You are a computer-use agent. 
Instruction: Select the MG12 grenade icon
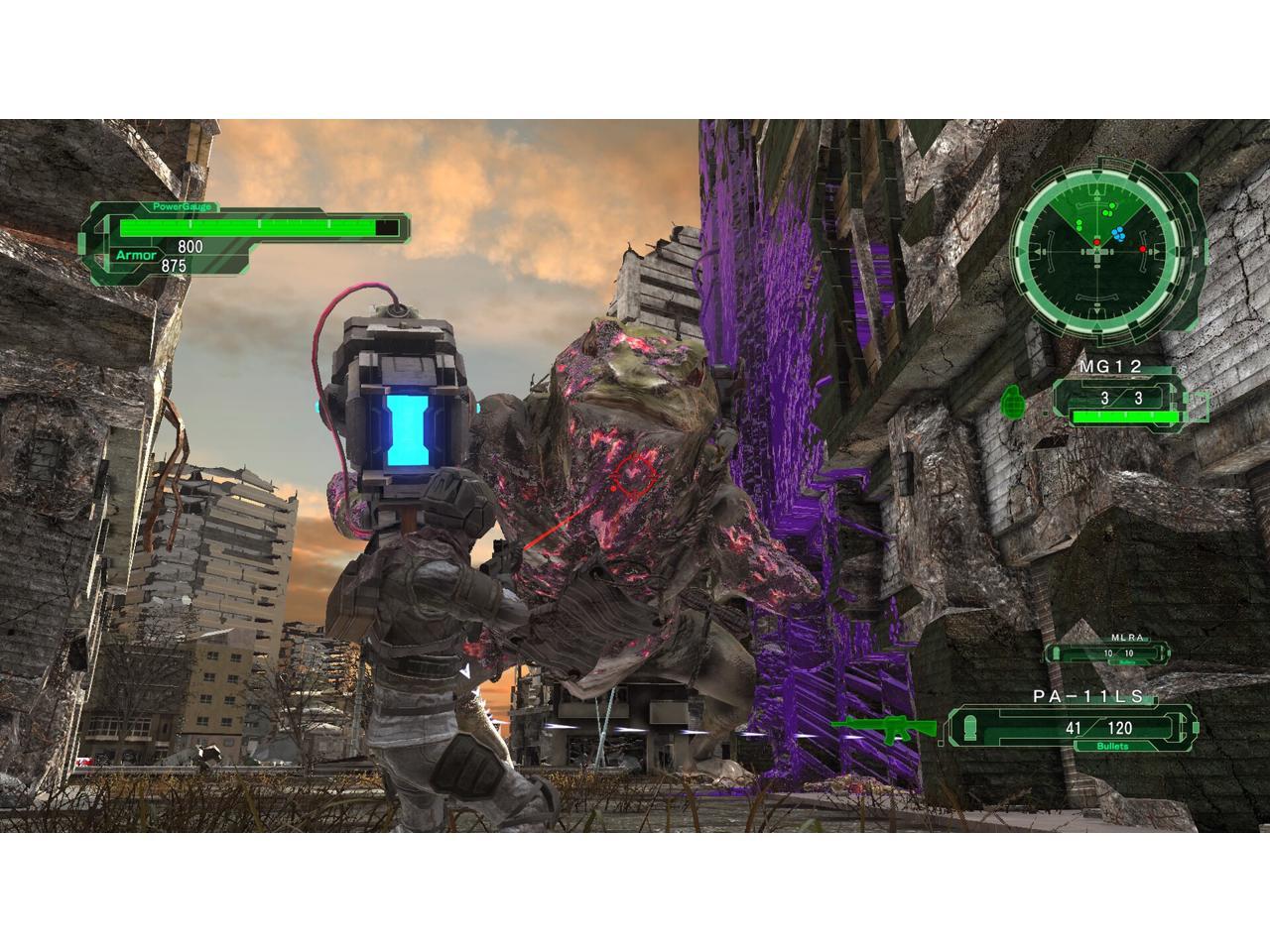click(1015, 399)
